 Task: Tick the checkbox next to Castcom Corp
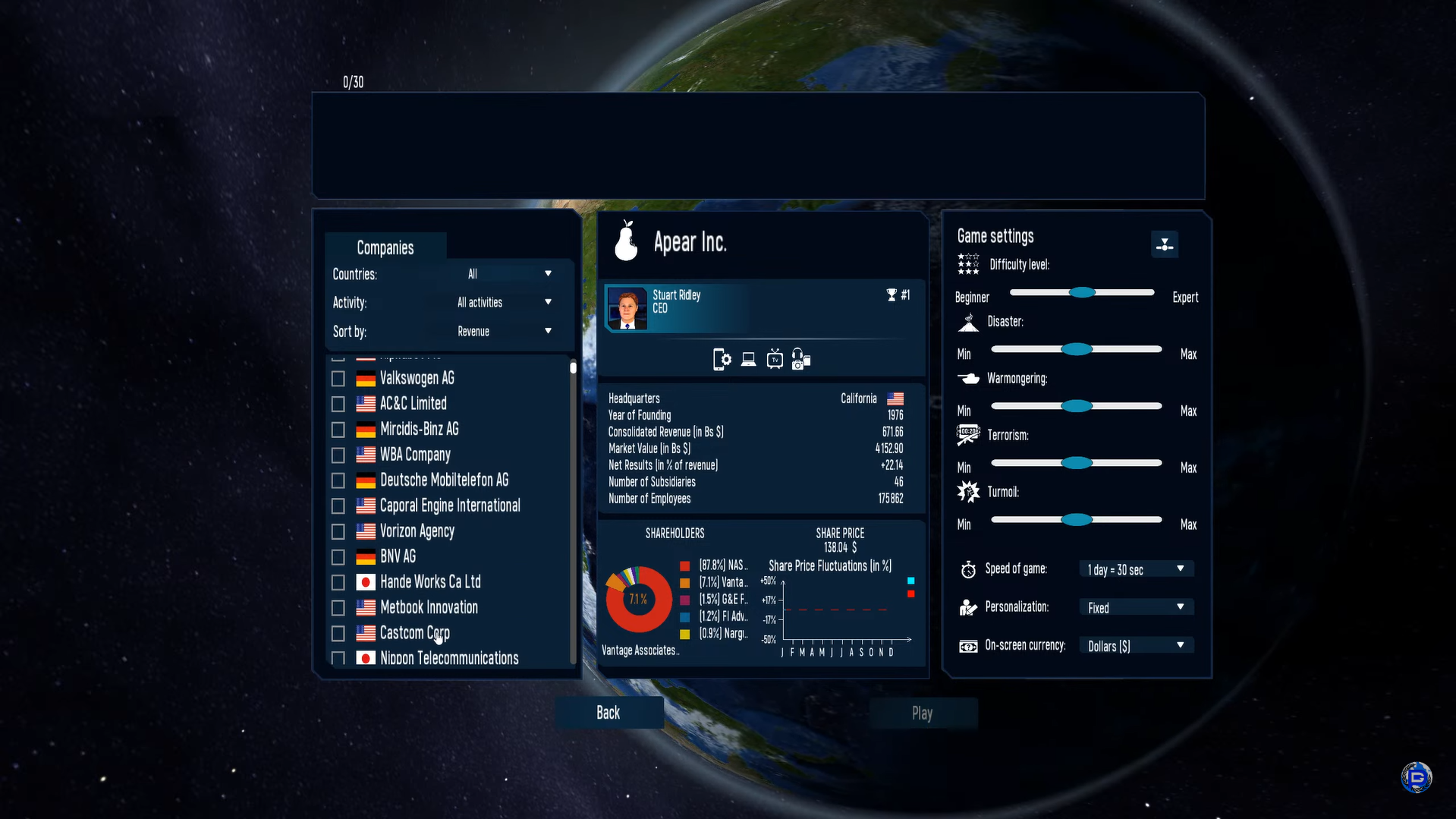click(338, 633)
